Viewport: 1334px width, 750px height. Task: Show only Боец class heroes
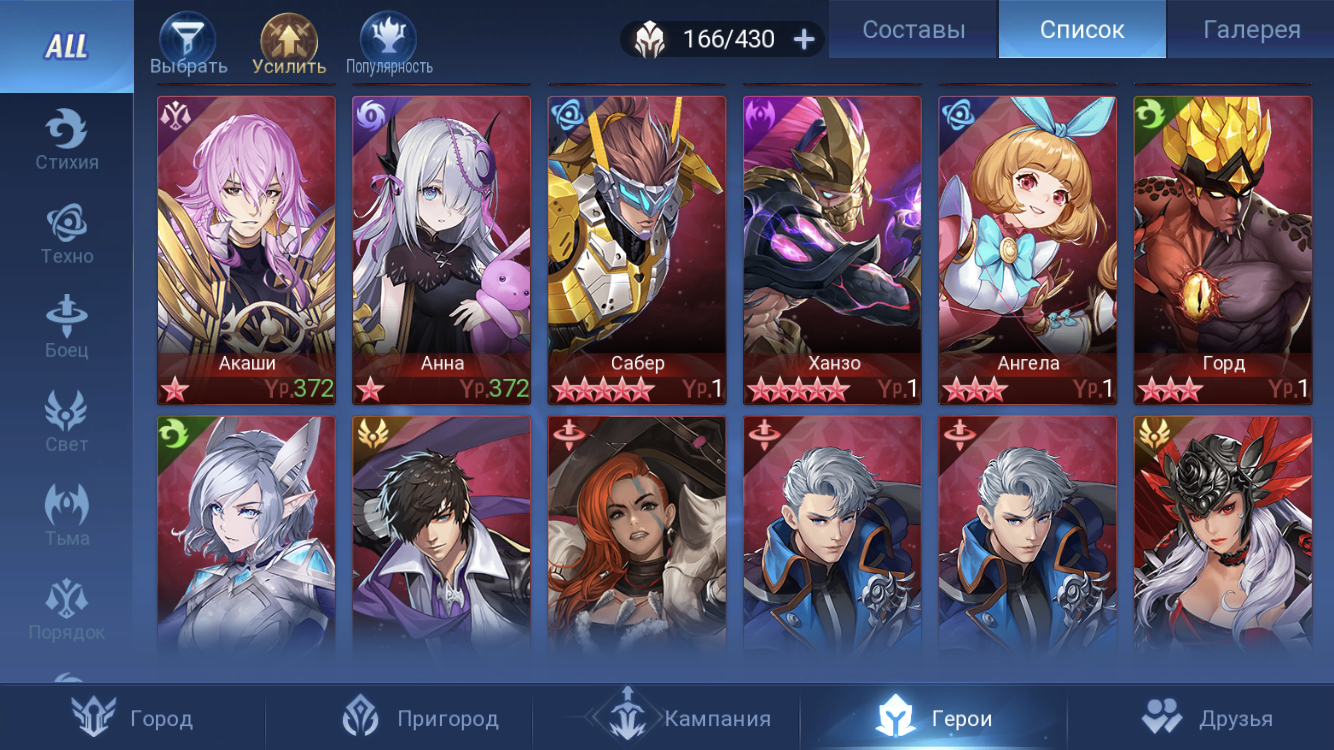(x=66, y=328)
